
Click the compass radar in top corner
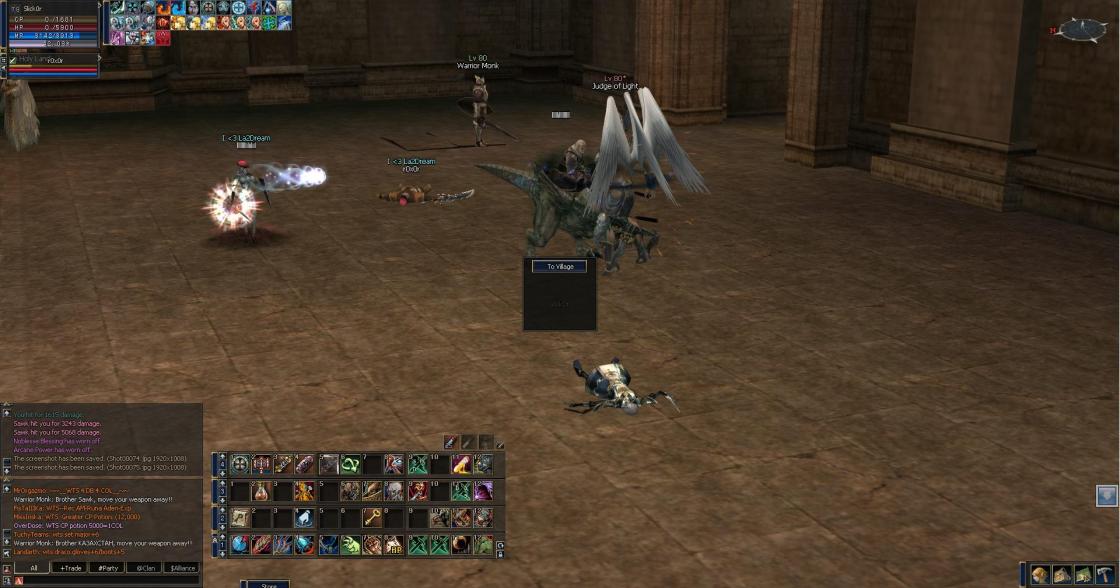click(x=1083, y=30)
